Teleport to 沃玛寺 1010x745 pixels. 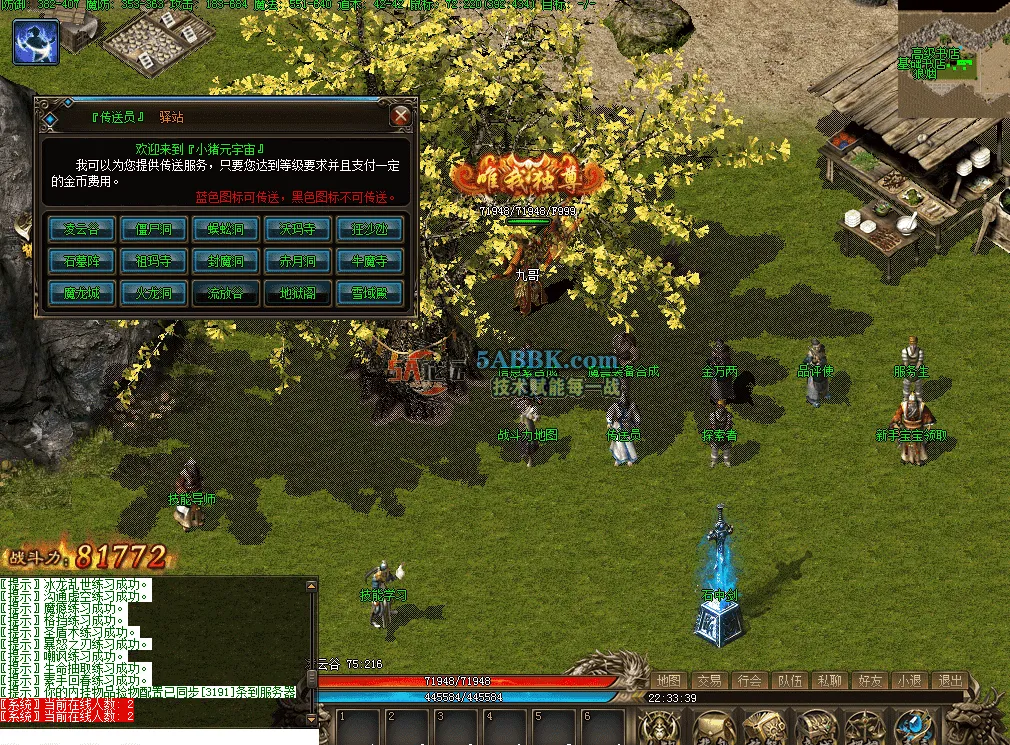pyautogui.click(x=297, y=229)
